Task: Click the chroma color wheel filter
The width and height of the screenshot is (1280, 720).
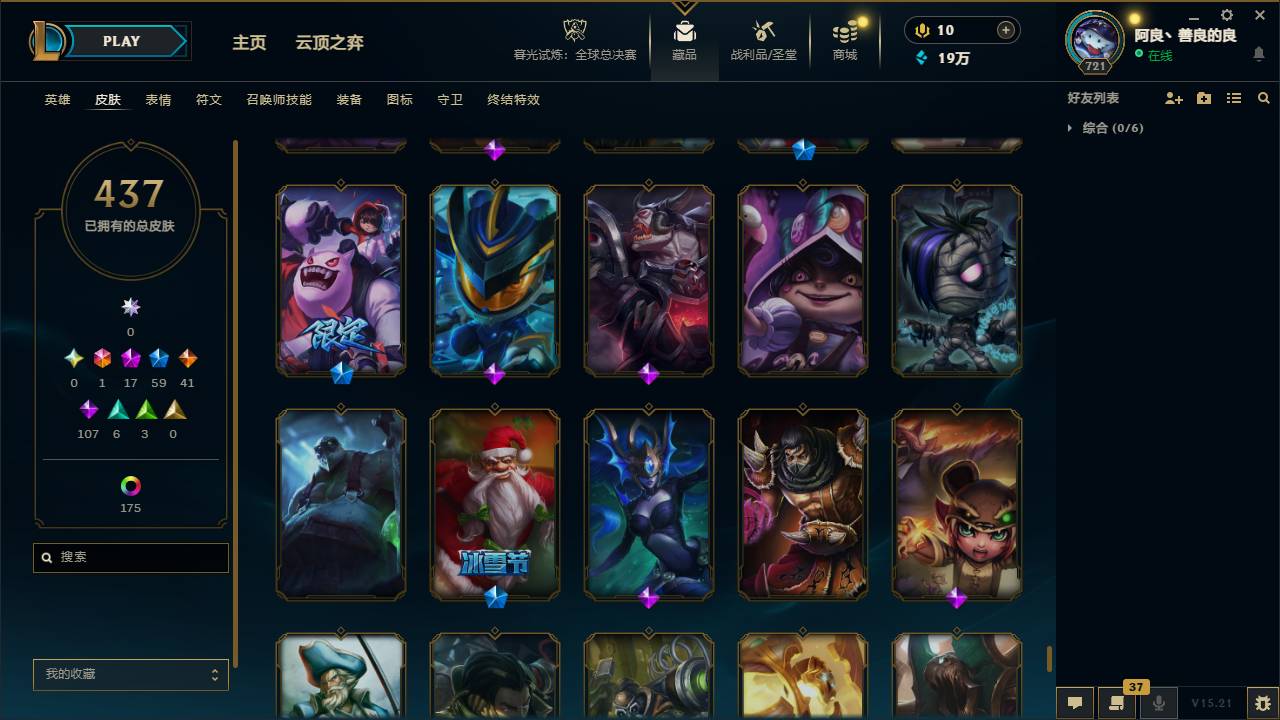Action: coord(130,484)
